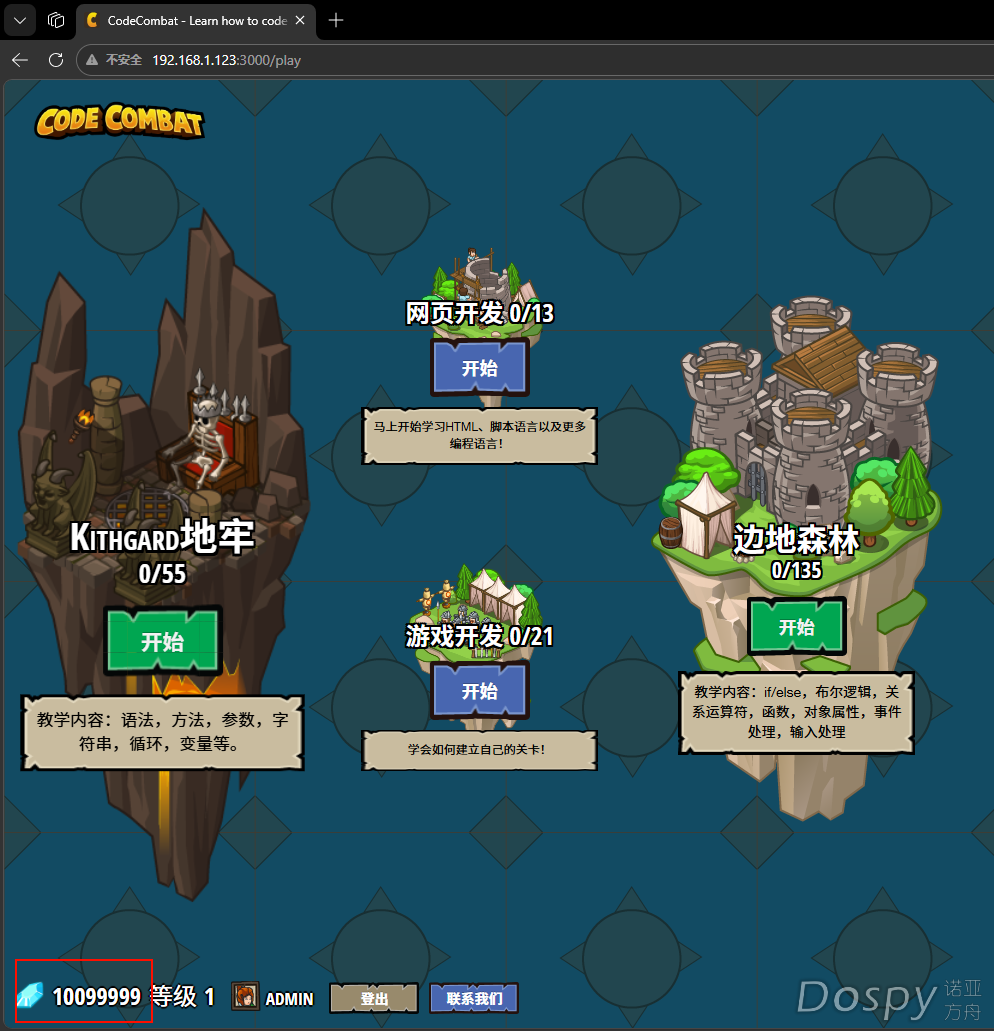The width and height of the screenshot is (994, 1031).
Task: Start the 边地森林 campaign
Action: coord(796,627)
